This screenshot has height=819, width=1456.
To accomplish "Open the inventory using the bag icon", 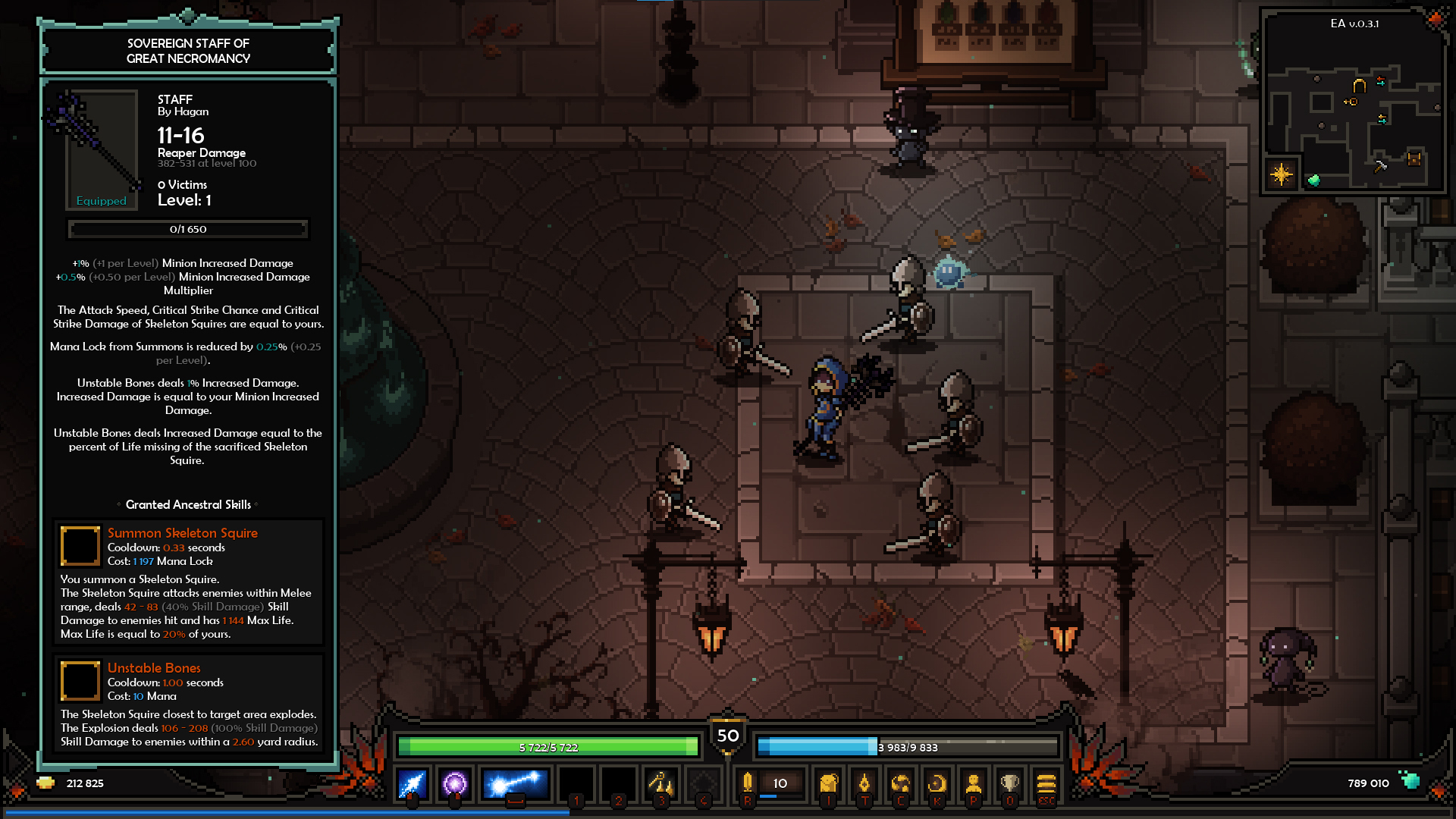I will [828, 786].
